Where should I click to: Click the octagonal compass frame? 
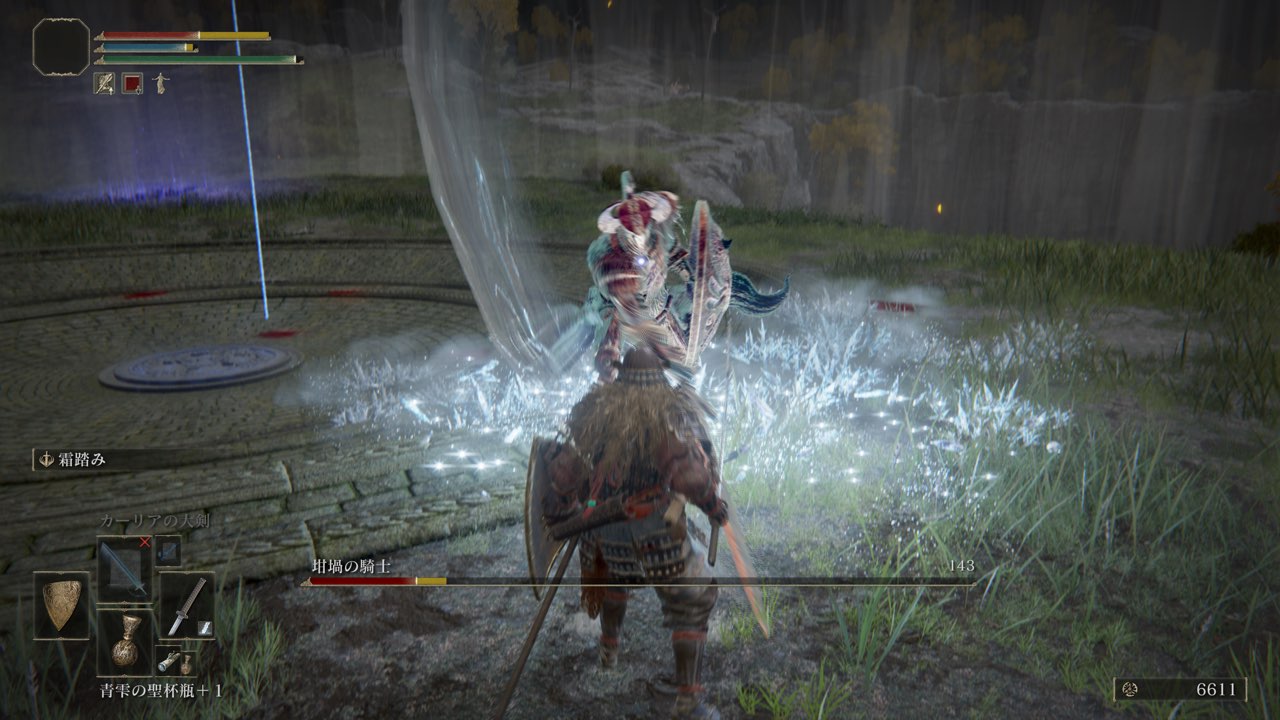[x=61, y=47]
